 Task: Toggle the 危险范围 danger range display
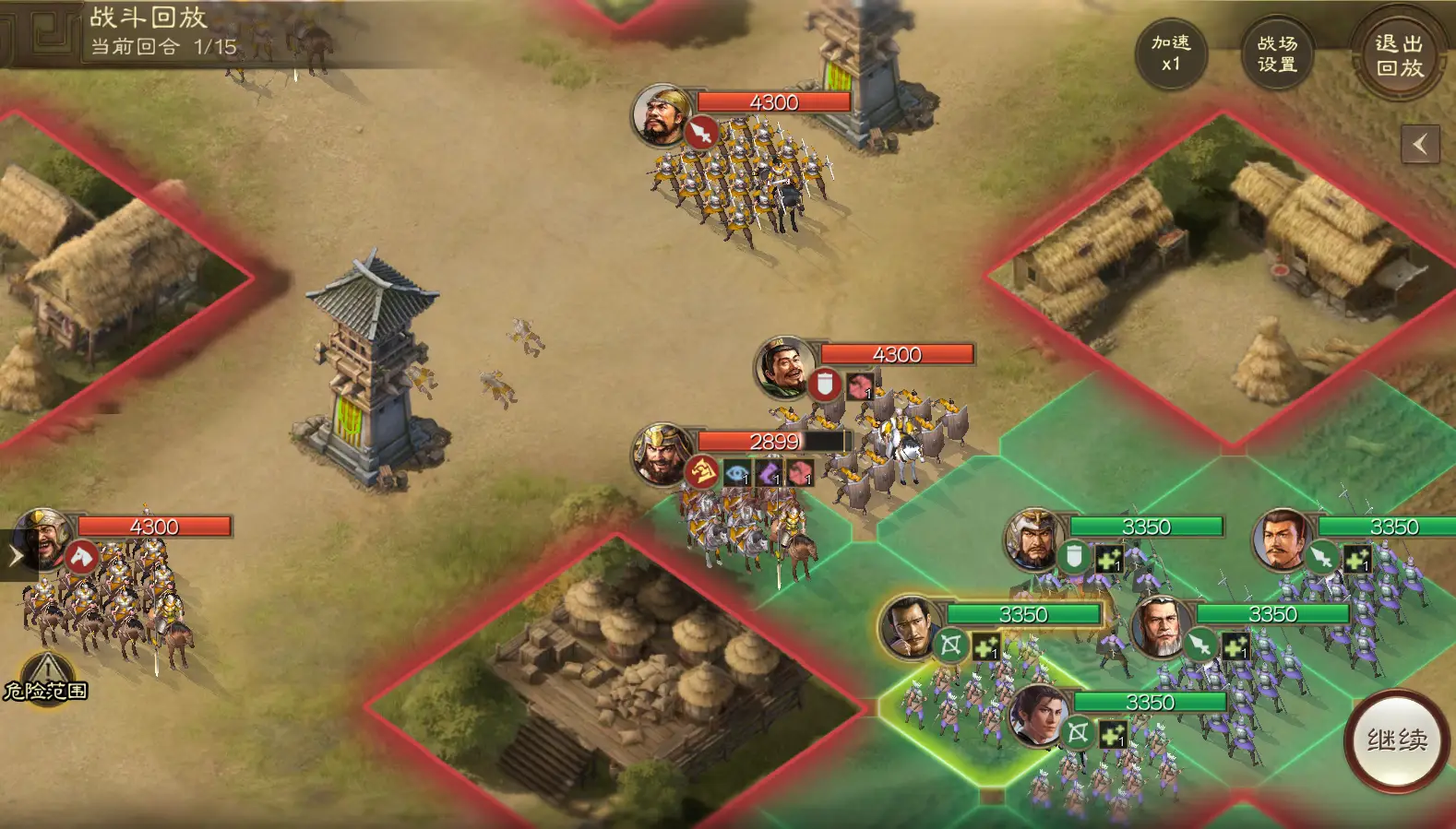(46, 678)
